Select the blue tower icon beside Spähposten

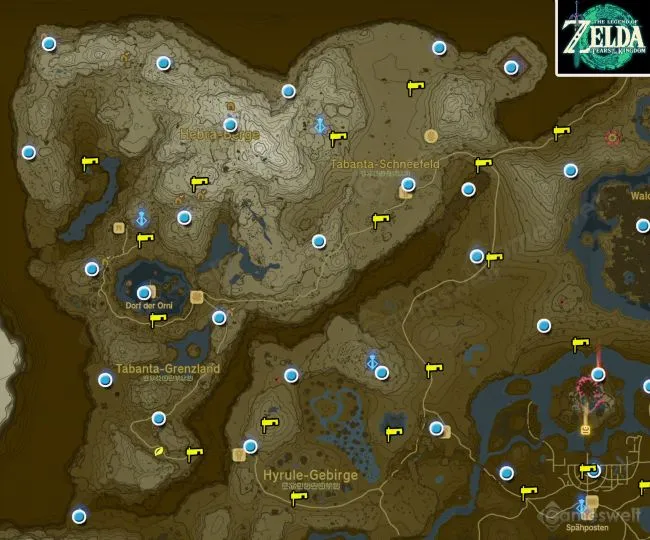[x=580, y=505]
